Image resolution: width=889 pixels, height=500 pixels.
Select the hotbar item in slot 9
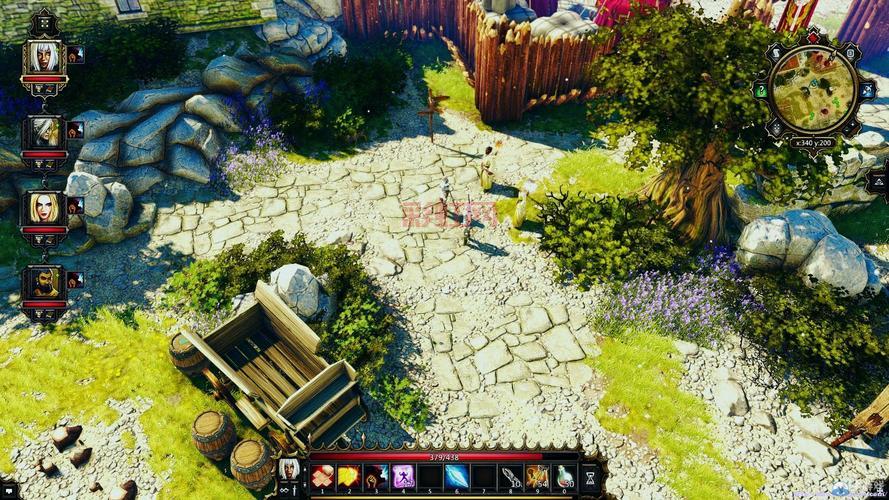[537, 477]
